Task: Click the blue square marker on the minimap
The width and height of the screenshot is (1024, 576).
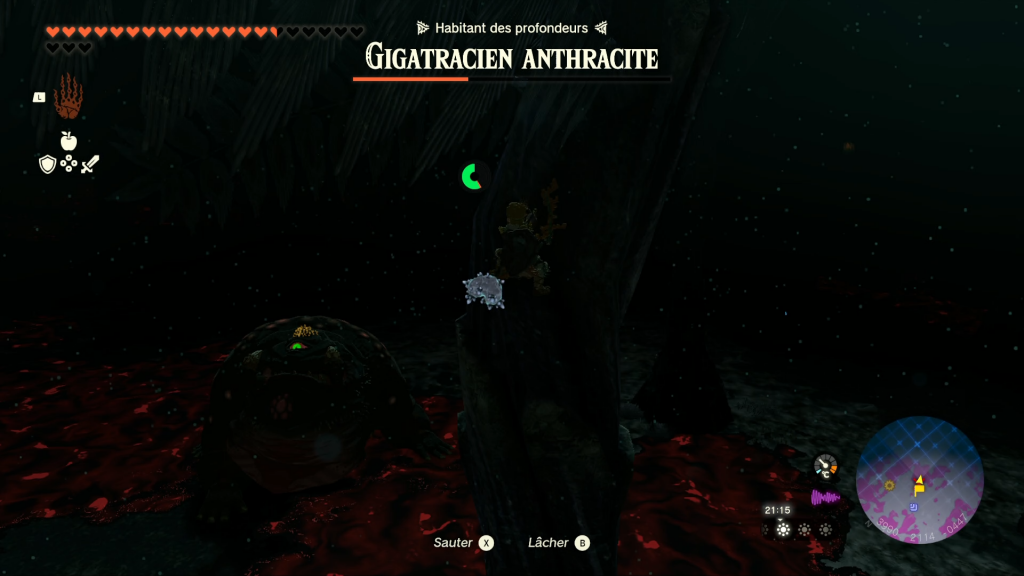Action: (913, 508)
